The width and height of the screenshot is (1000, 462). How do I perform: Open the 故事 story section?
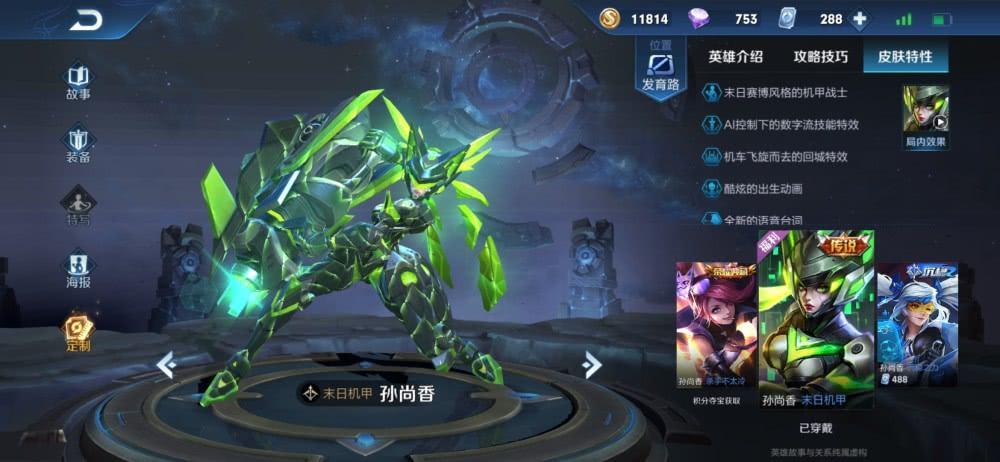pyautogui.click(x=78, y=80)
